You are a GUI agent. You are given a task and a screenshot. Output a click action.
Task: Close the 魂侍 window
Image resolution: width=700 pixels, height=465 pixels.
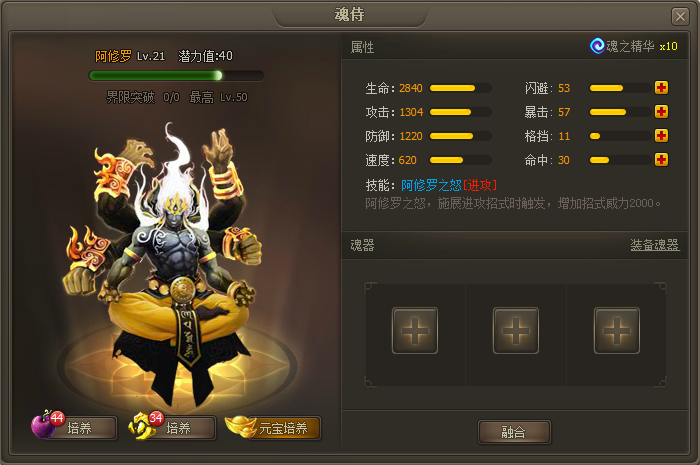tap(680, 15)
